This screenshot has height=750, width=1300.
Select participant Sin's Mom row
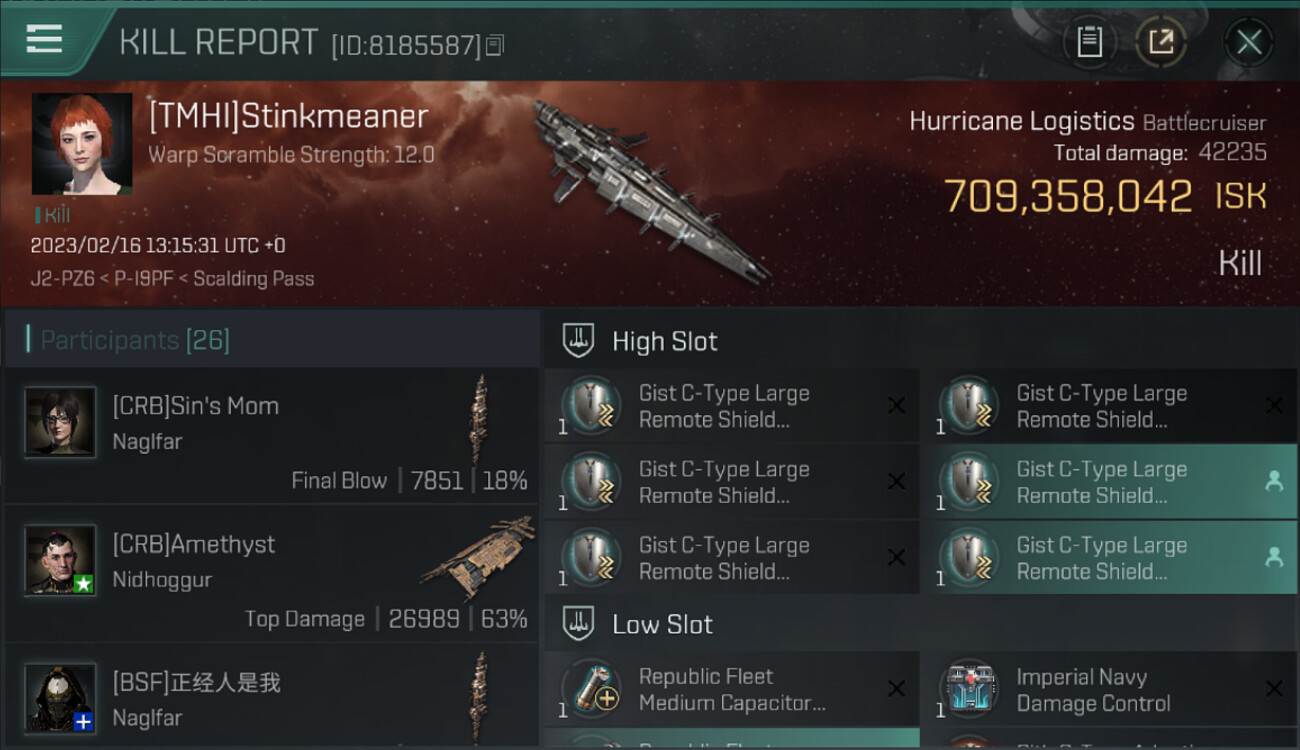coord(270,436)
